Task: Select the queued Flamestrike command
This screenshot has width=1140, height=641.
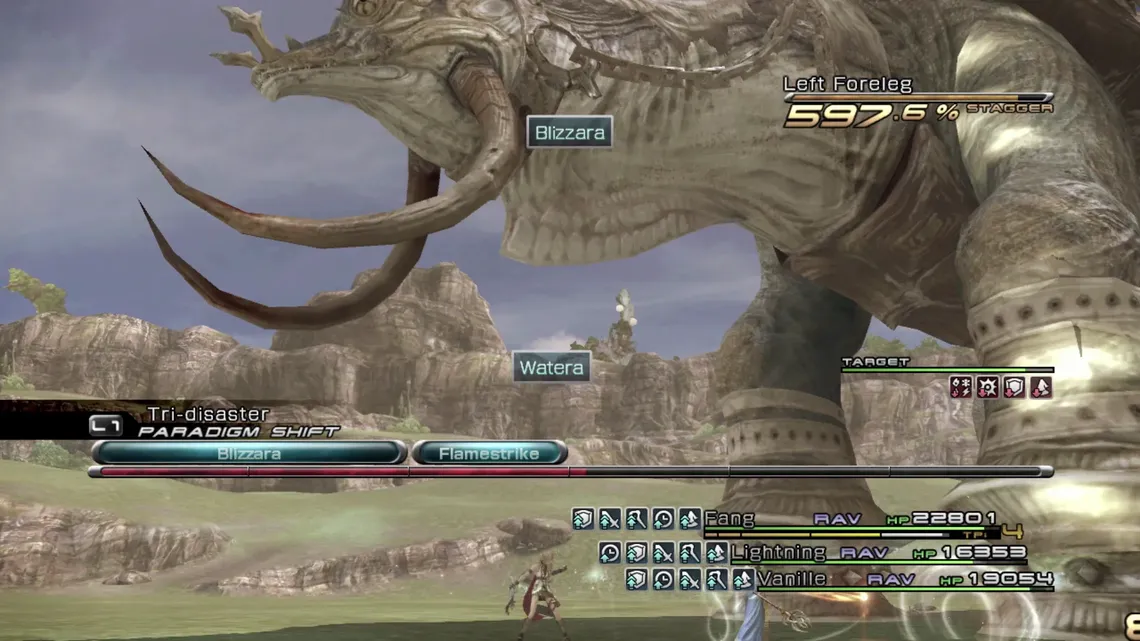Action: tap(489, 453)
